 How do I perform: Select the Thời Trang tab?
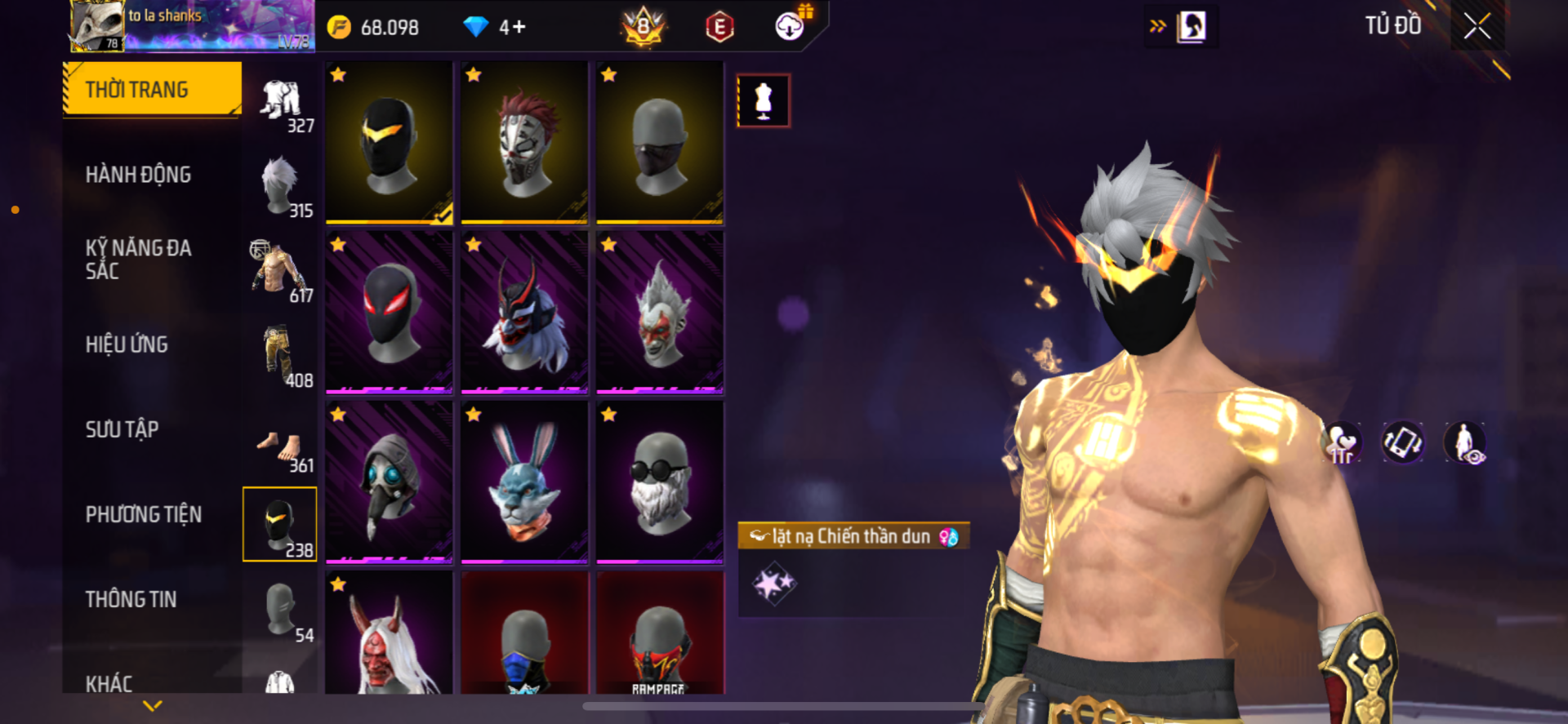tap(153, 89)
